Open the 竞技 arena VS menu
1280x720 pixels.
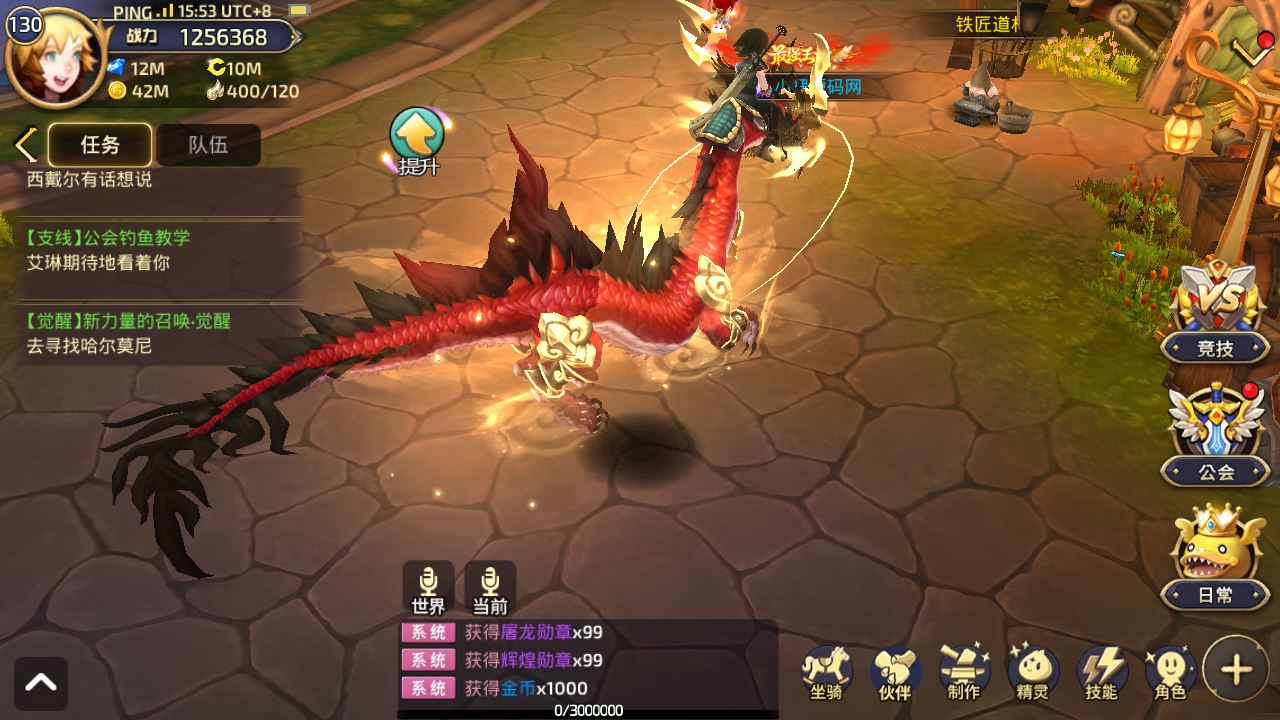[x=1215, y=310]
